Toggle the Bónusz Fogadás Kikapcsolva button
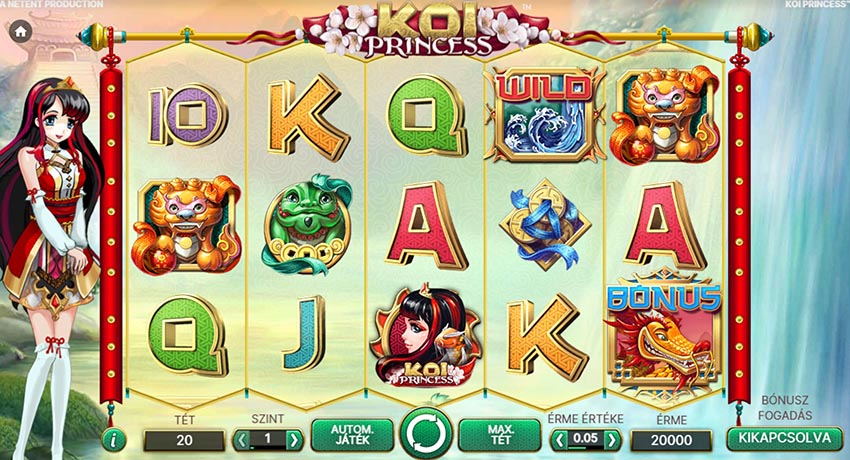The width and height of the screenshot is (850, 460). tap(785, 438)
